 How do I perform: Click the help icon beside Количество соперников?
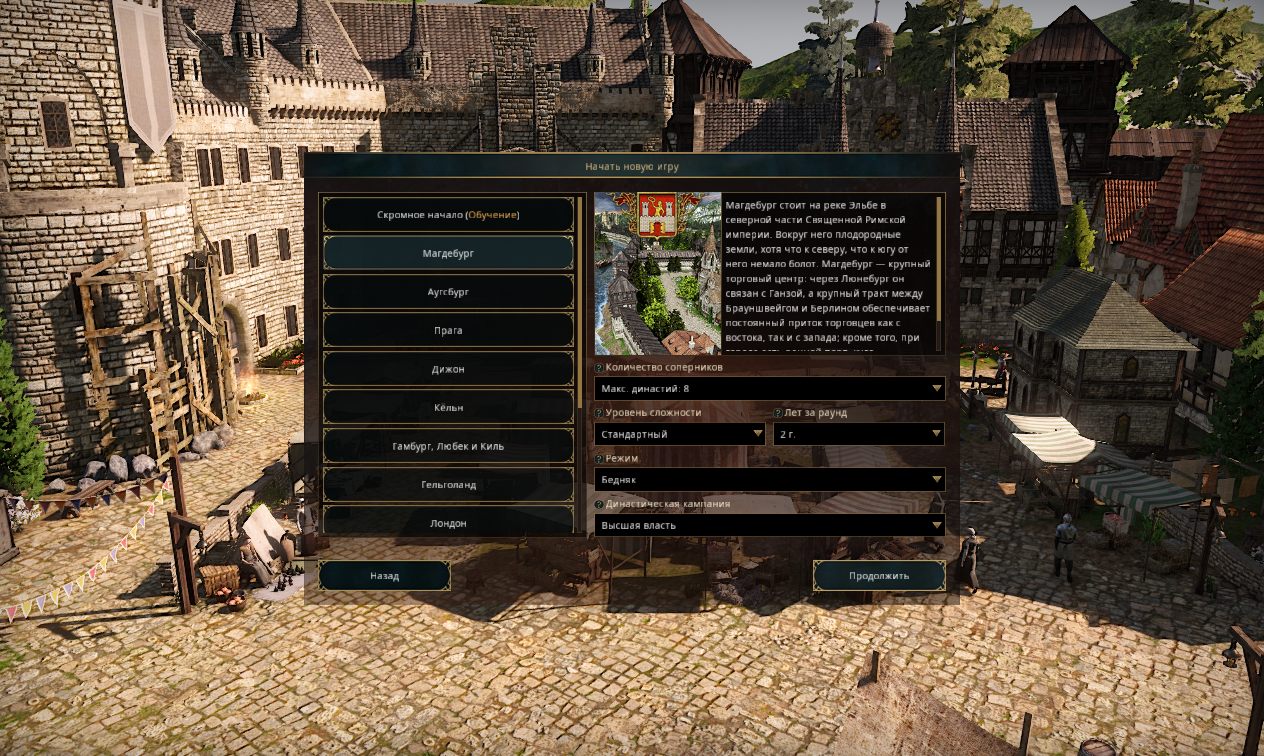click(599, 368)
